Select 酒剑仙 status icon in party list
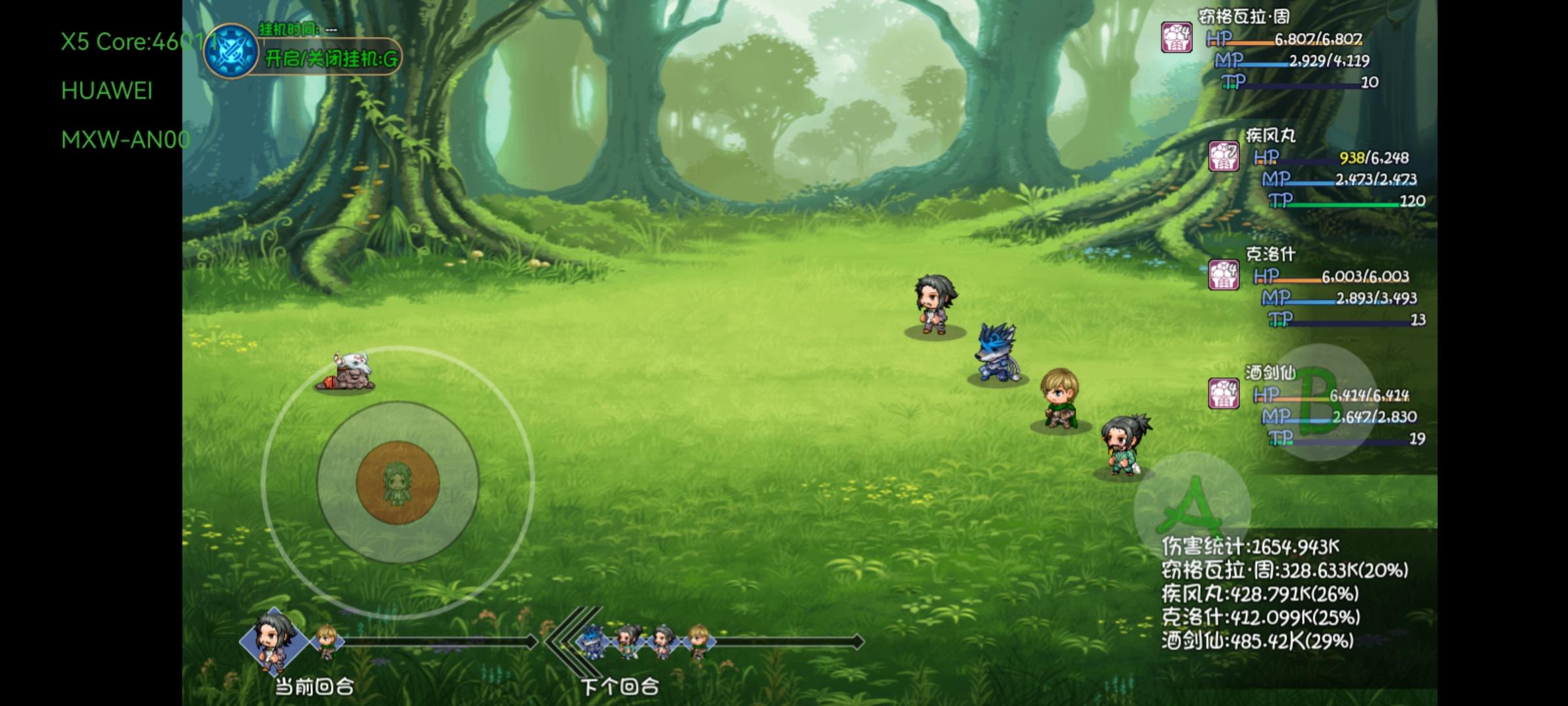The image size is (1568, 706). [1224, 394]
